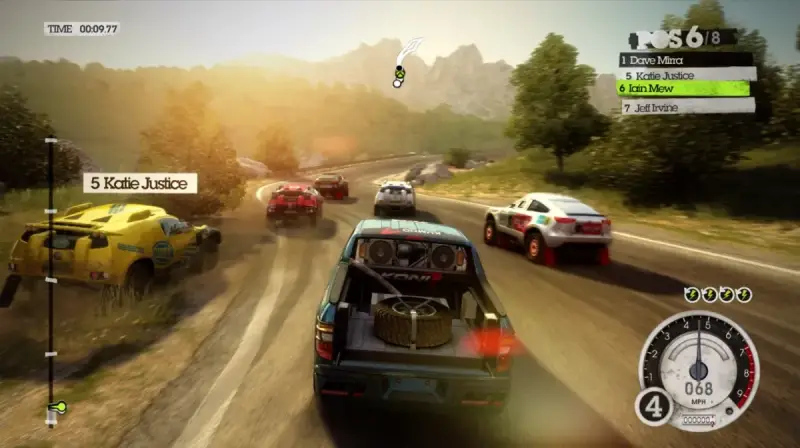The image size is (800, 448).
Task: Click Katie Justice's row in the standings
Action: [x=689, y=74]
